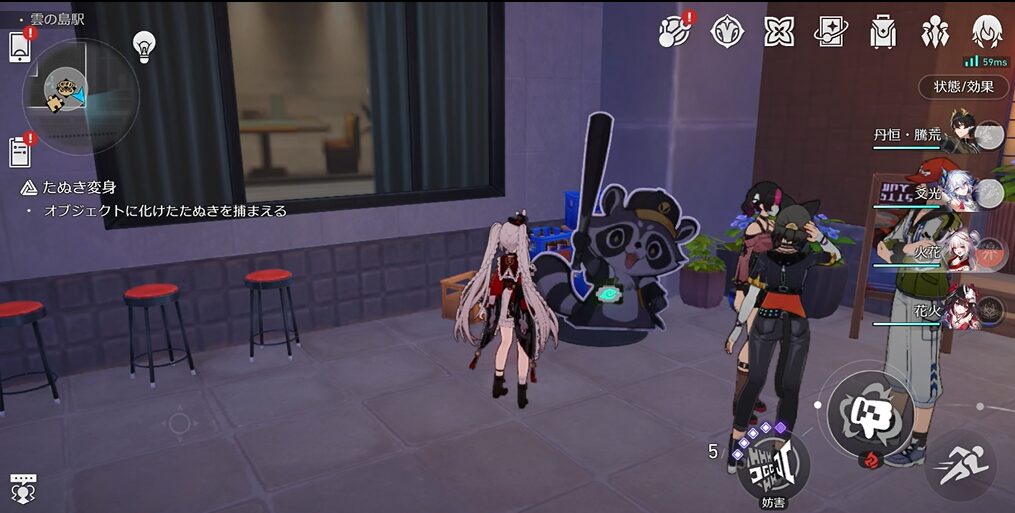Tap the lightbulb hint icon
Image resolution: width=1015 pixels, height=513 pixels.
click(145, 46)
